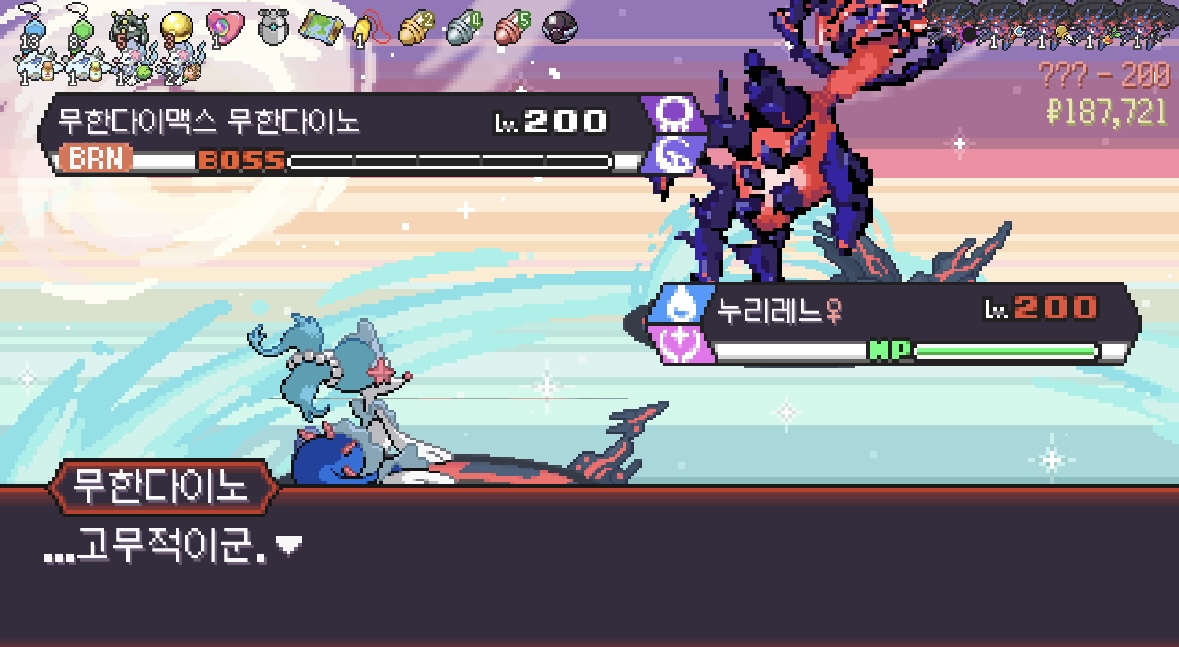Screen dimensions: 1179x647
Task: Click the boss's purple poison type icon
Action: point(672,116)
